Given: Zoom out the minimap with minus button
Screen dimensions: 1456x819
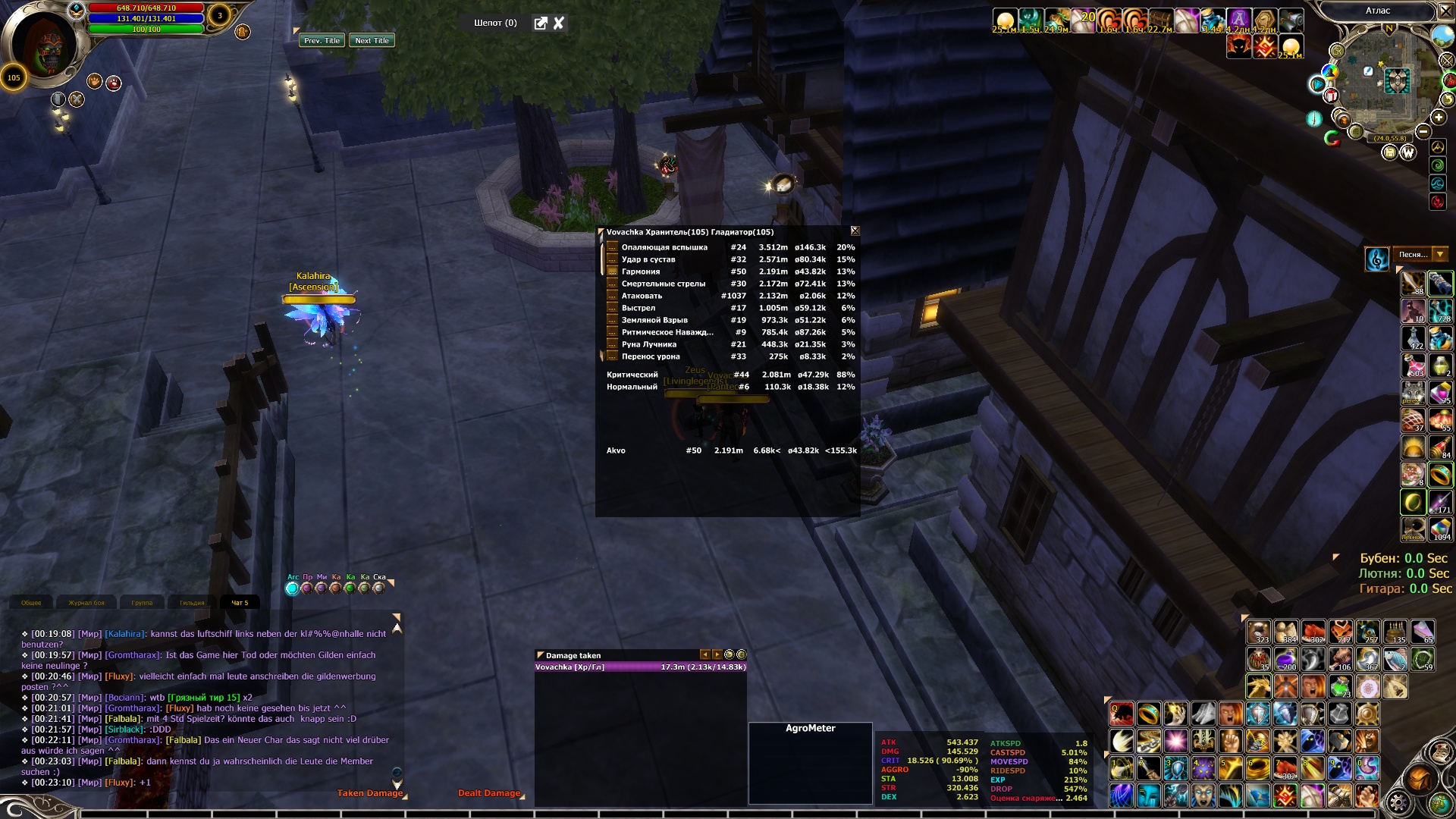Looking at the screenshot, I should click(x=1423, y=131).
